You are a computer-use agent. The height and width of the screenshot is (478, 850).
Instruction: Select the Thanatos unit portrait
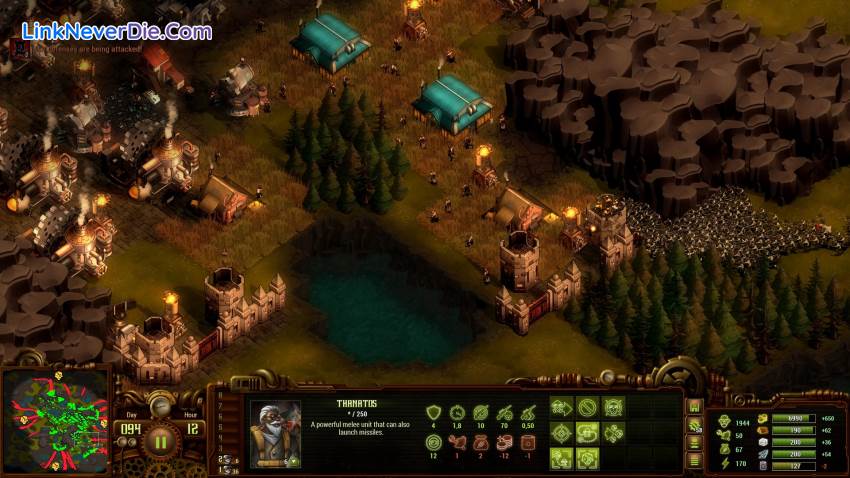tap(276, 434)
